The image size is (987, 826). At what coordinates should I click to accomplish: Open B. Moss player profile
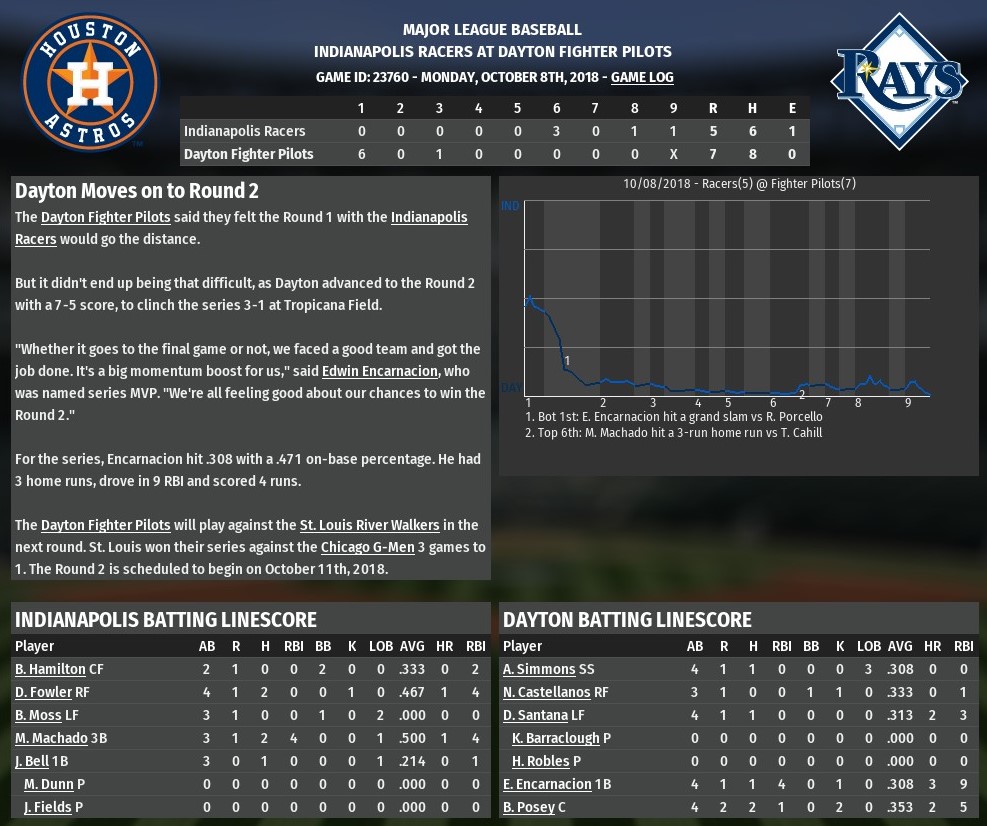tap(39, 715)
